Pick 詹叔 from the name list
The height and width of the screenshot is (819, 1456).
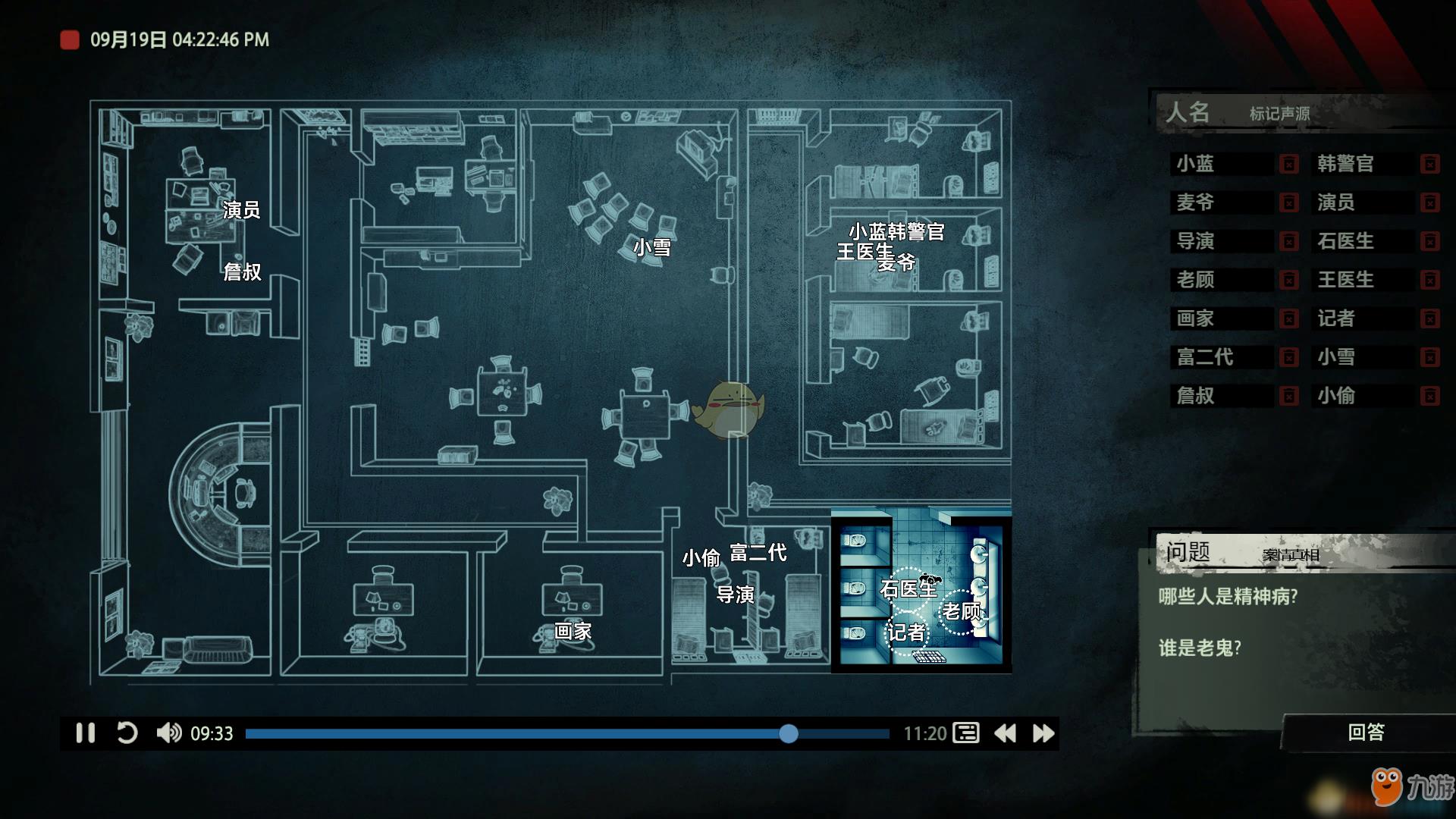1196,396
